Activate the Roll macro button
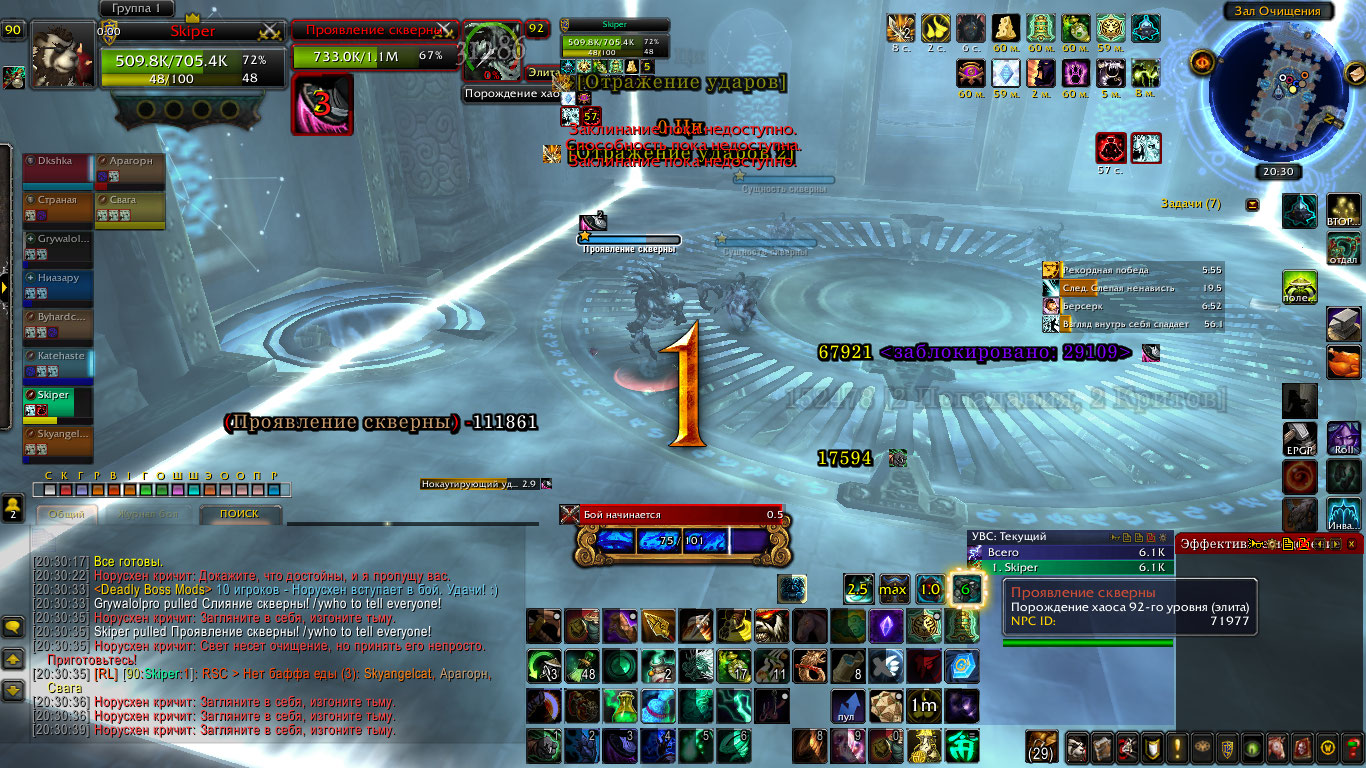This screenshot has height=768, width=1366. click(x=1343, y=439)
